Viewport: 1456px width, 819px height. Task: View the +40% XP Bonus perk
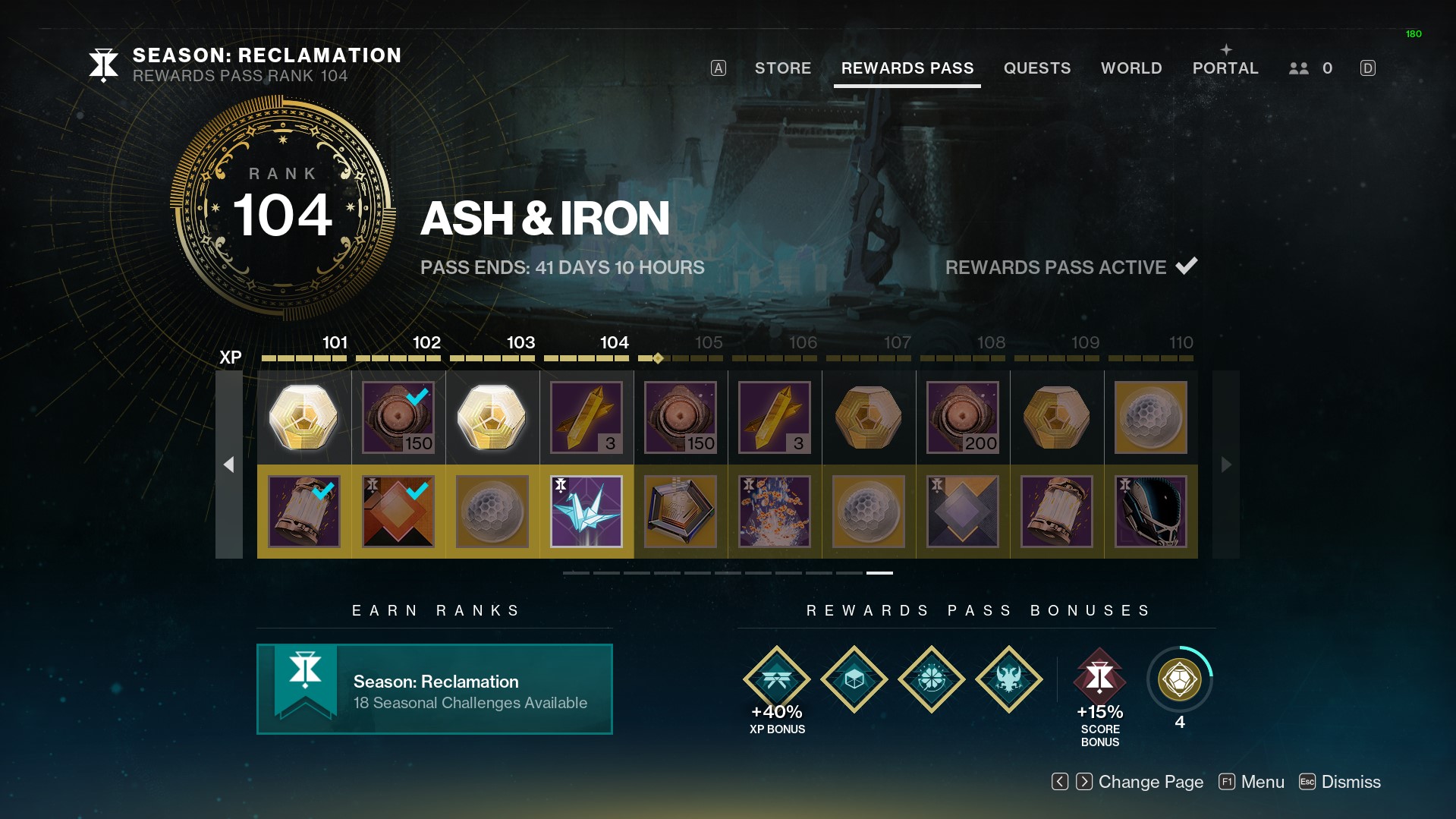coord(776,679)
